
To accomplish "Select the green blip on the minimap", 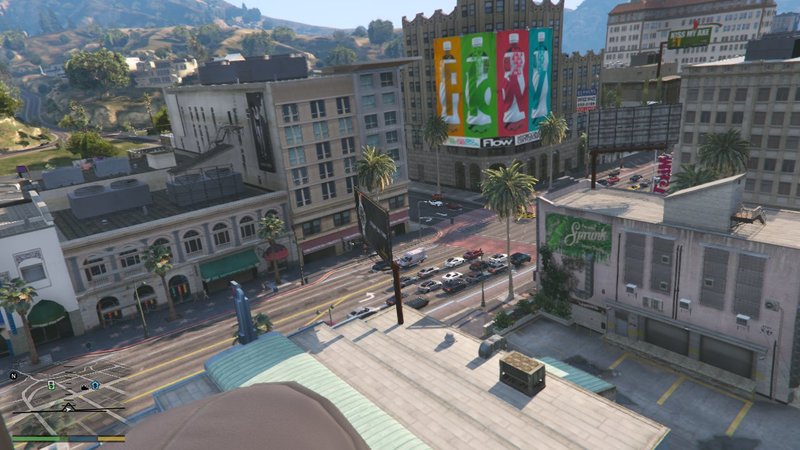I will click(x=51, y=384).
